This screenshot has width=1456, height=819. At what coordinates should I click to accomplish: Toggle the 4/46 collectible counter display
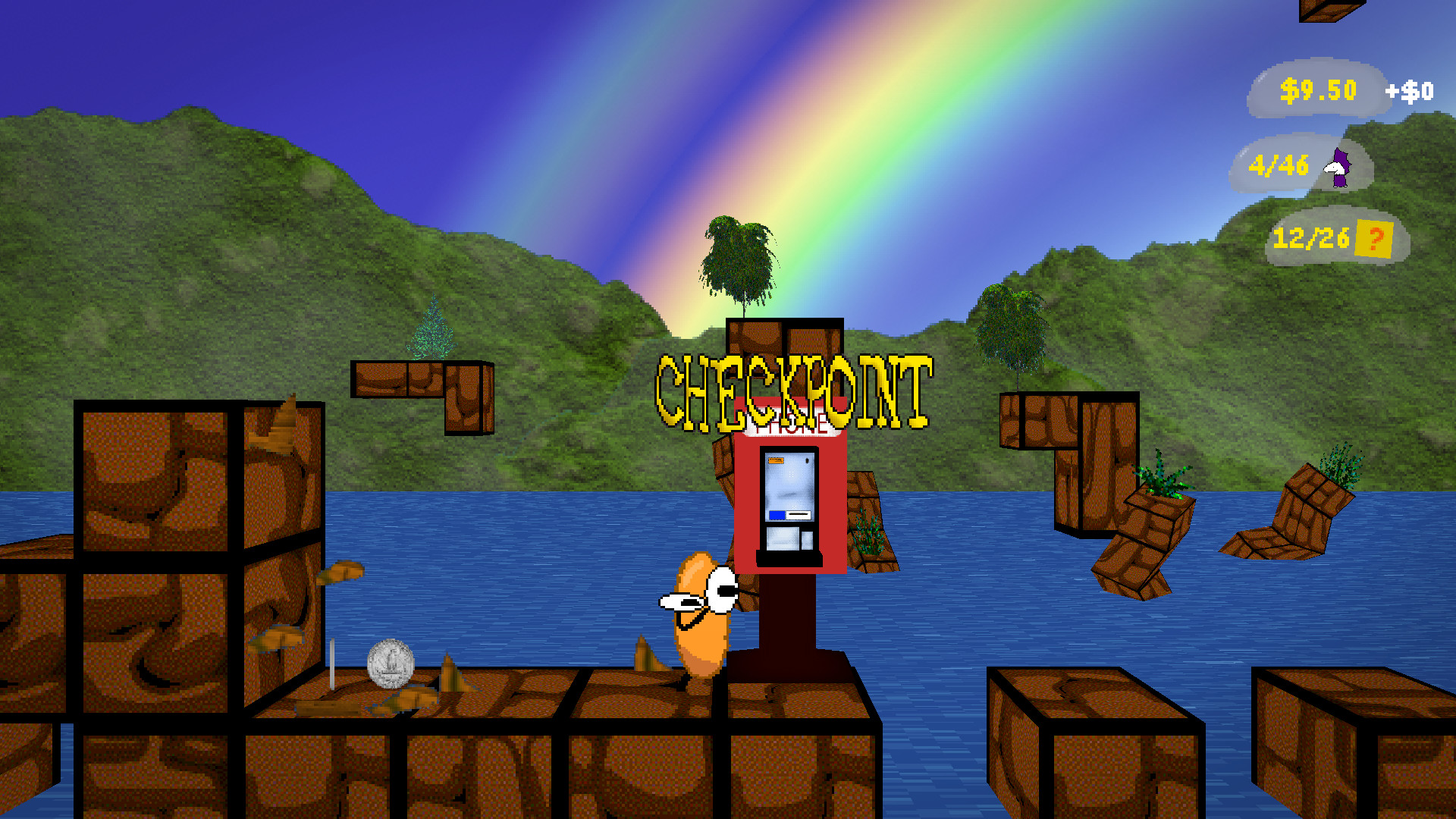(1280, 162)
